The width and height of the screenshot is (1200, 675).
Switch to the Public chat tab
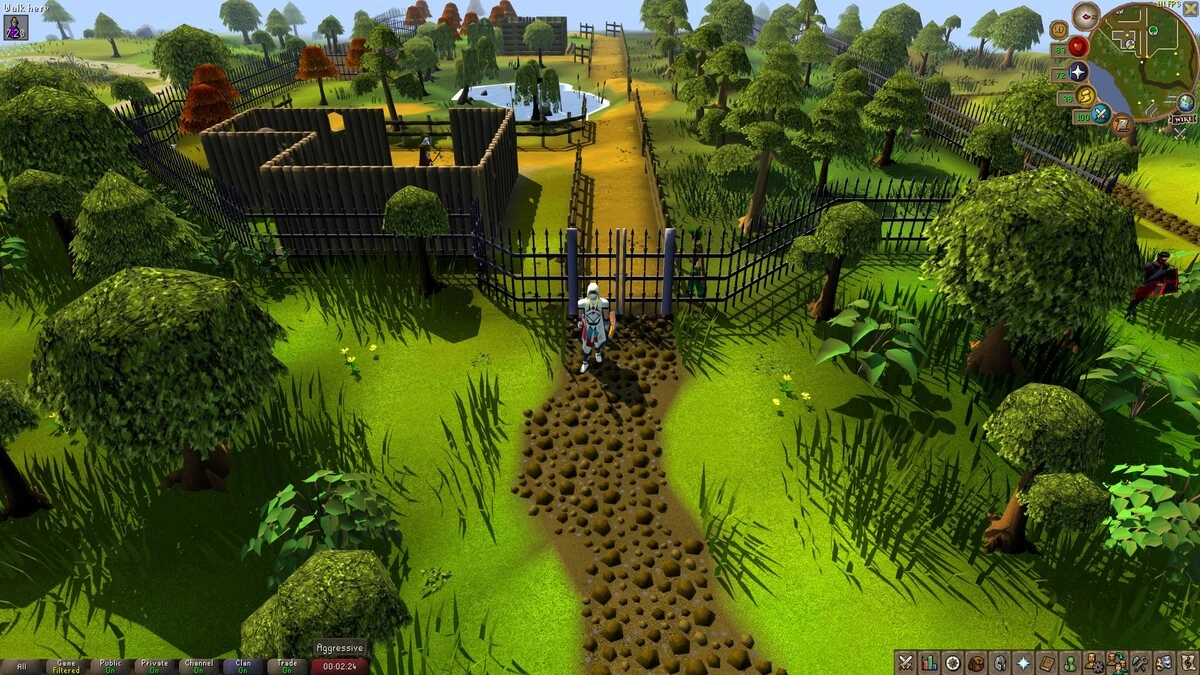[111, 666]
